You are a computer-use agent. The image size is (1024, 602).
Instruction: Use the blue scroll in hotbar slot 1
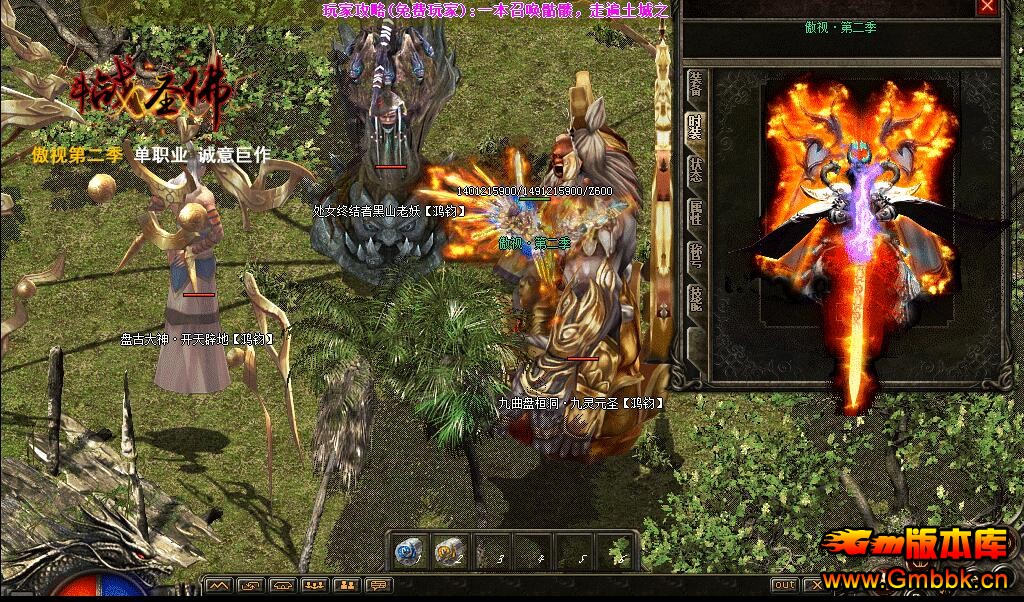408,552
